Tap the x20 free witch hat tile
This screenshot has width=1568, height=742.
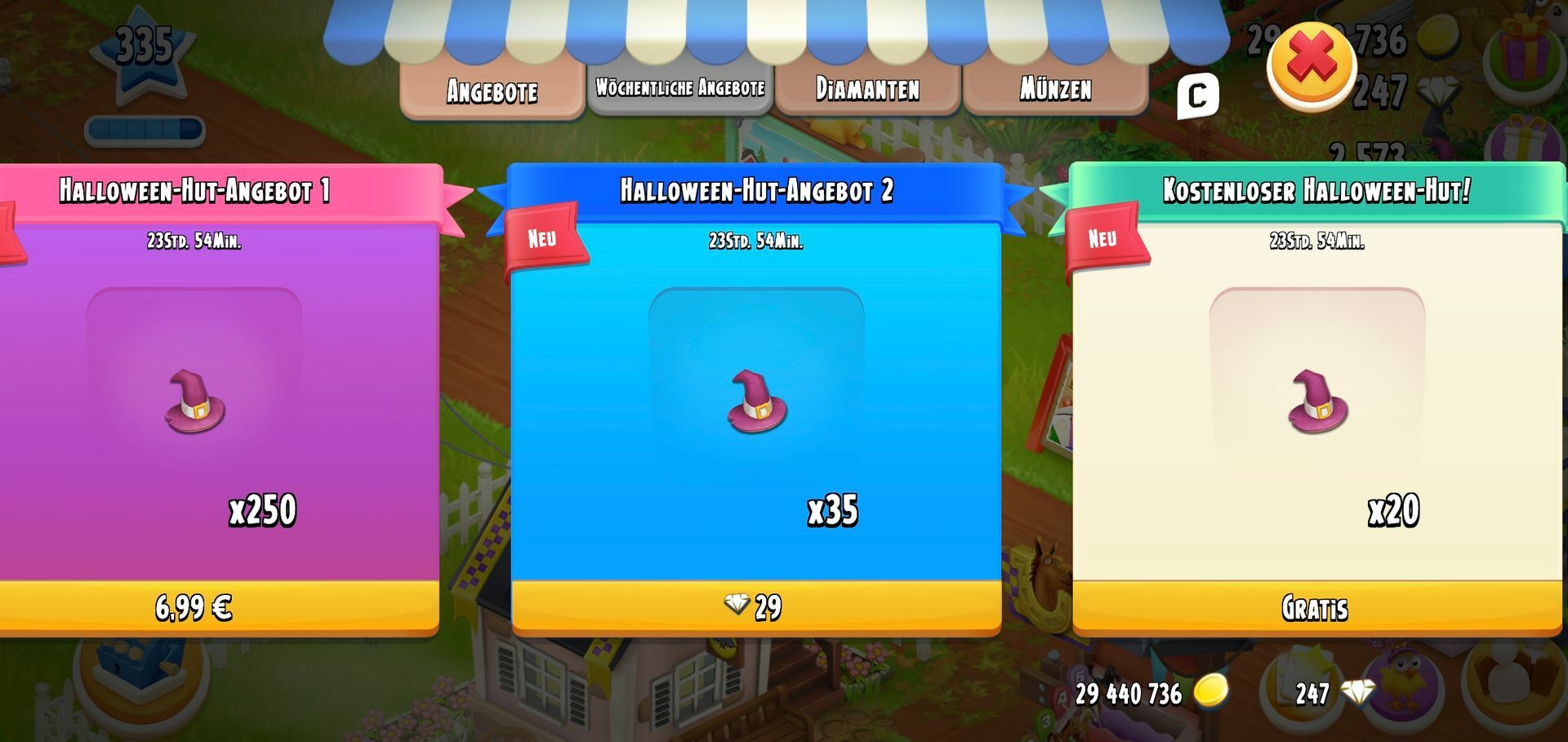[x=1316, y=402]
